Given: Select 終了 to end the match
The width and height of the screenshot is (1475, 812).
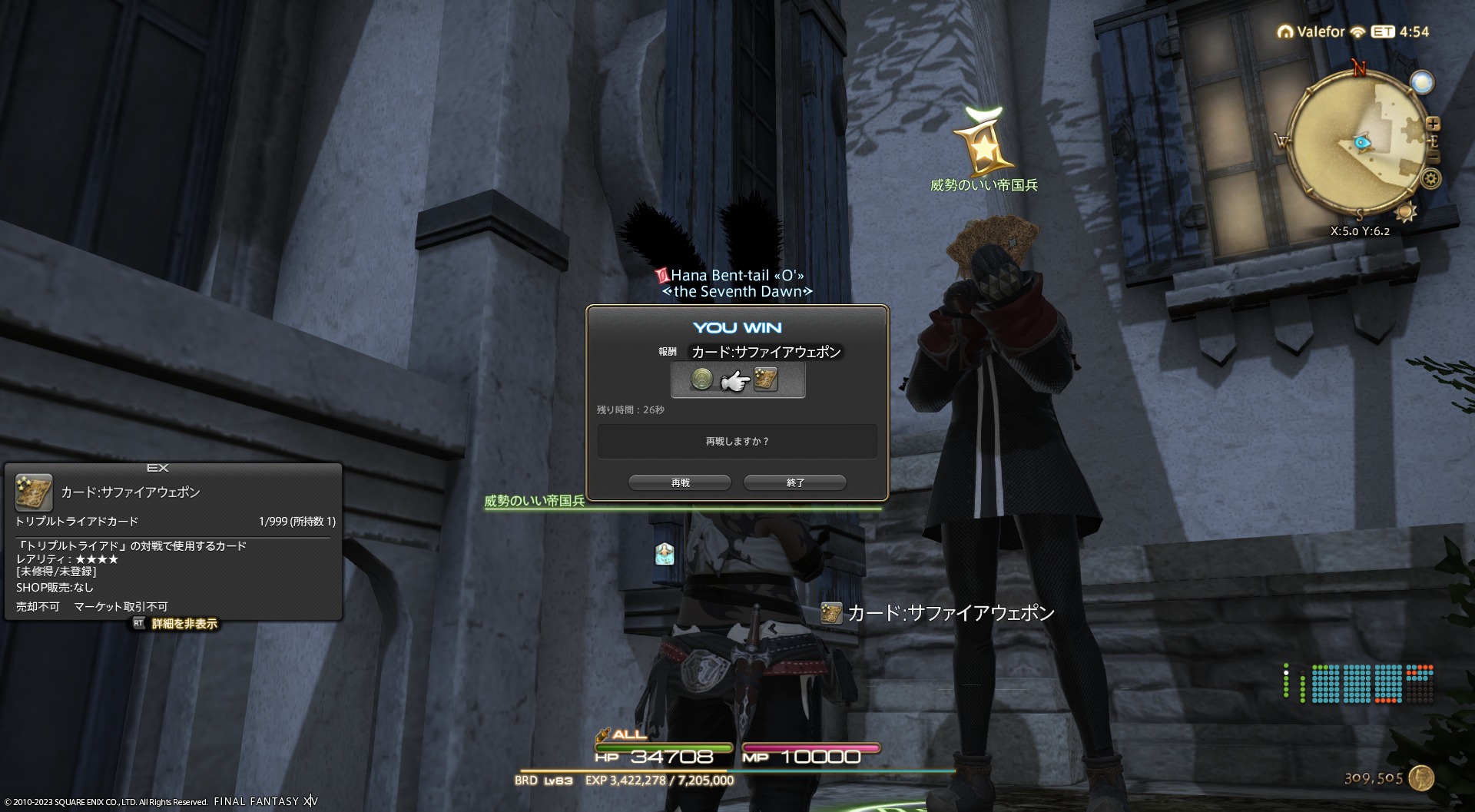Looking at the screenshot, I should tap(795, 482).
